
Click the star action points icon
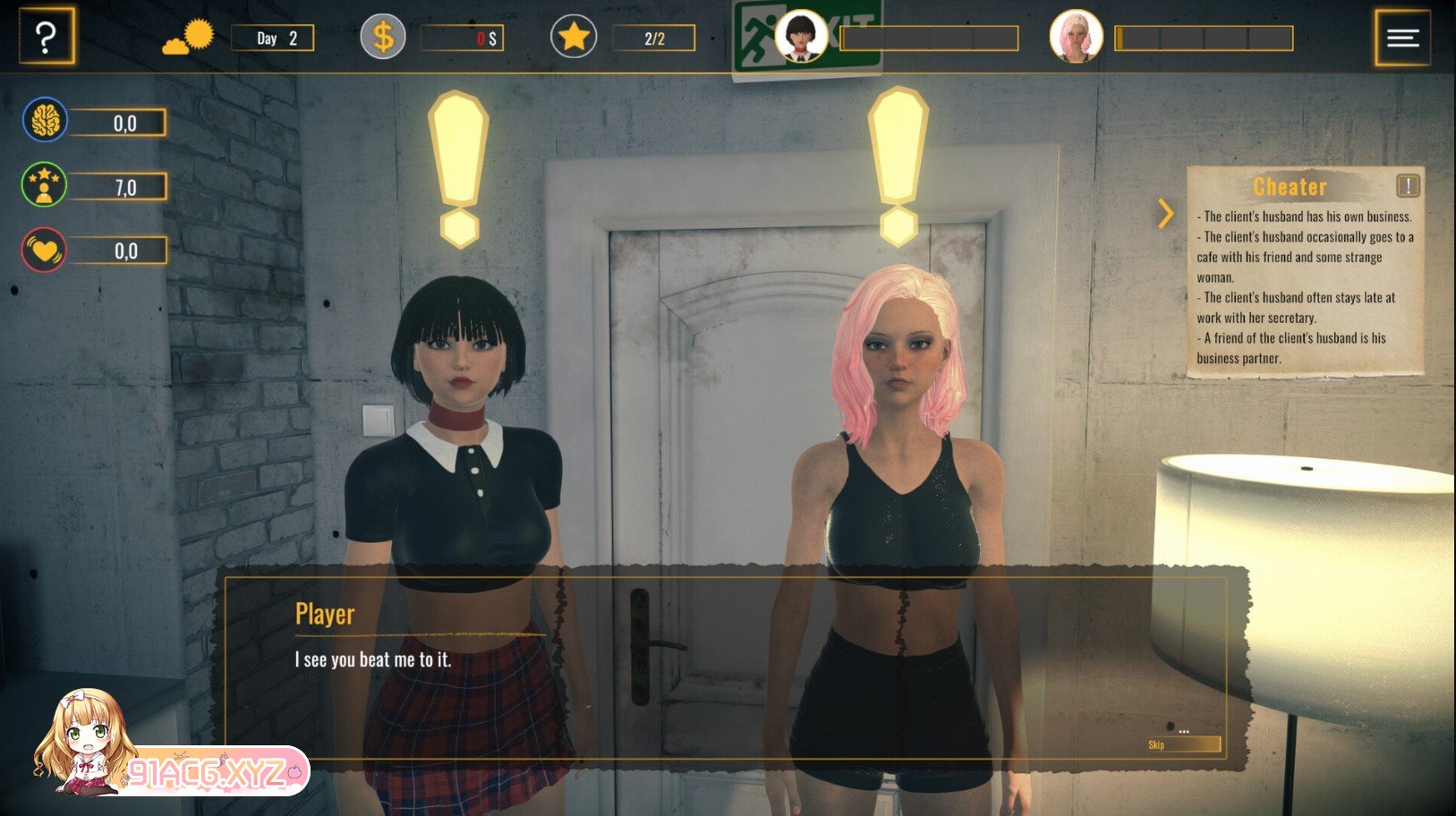[x=574, y=38]
